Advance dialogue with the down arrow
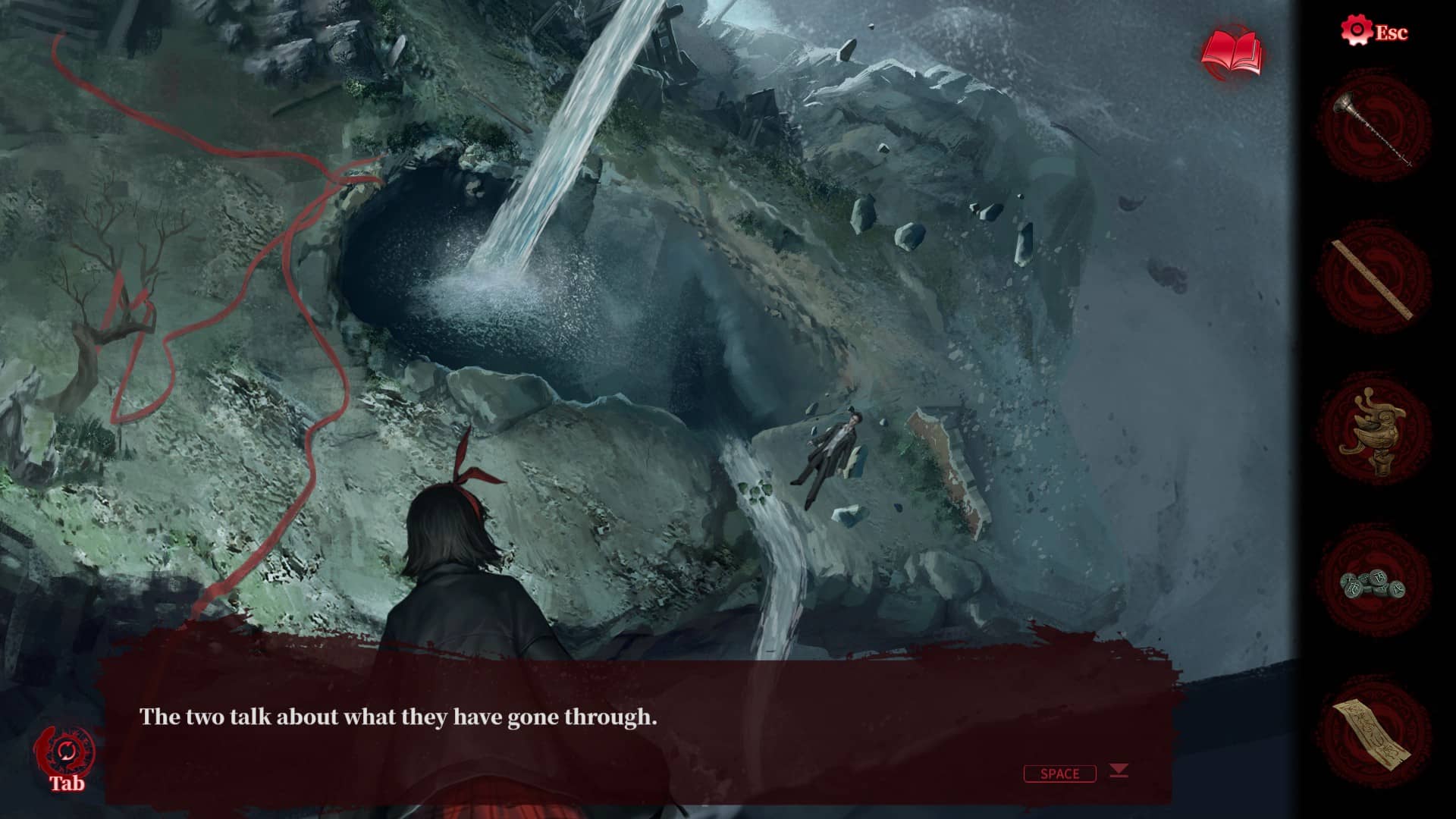The width and height of the screenshot is (1456, 819). tap(1119, 771)
